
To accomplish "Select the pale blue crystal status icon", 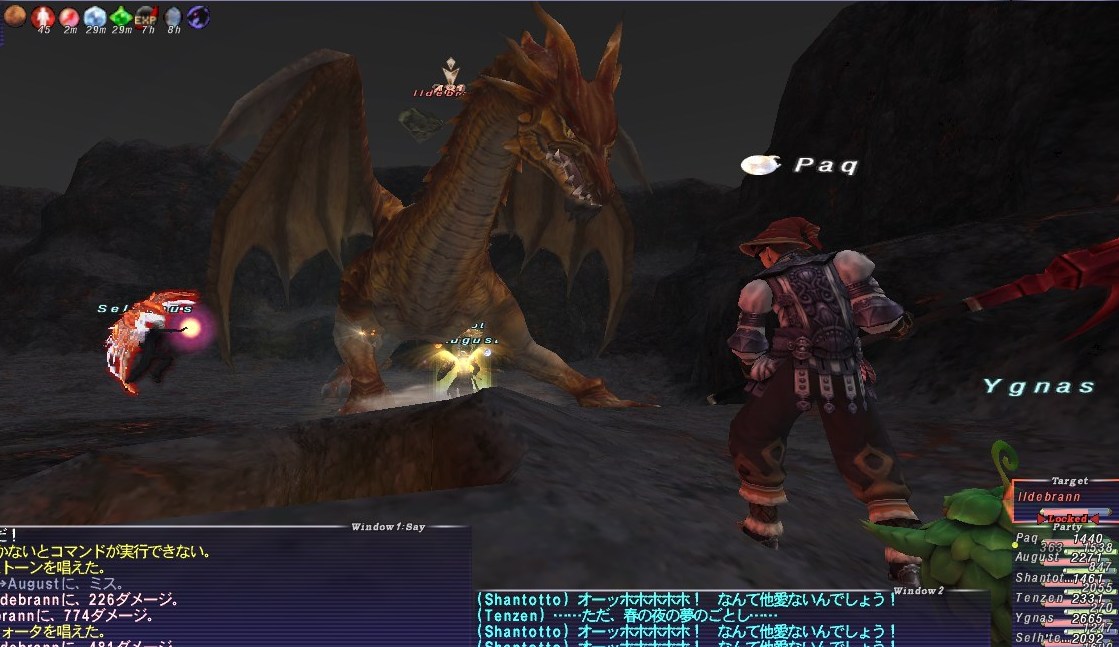I will coord(94,16).
